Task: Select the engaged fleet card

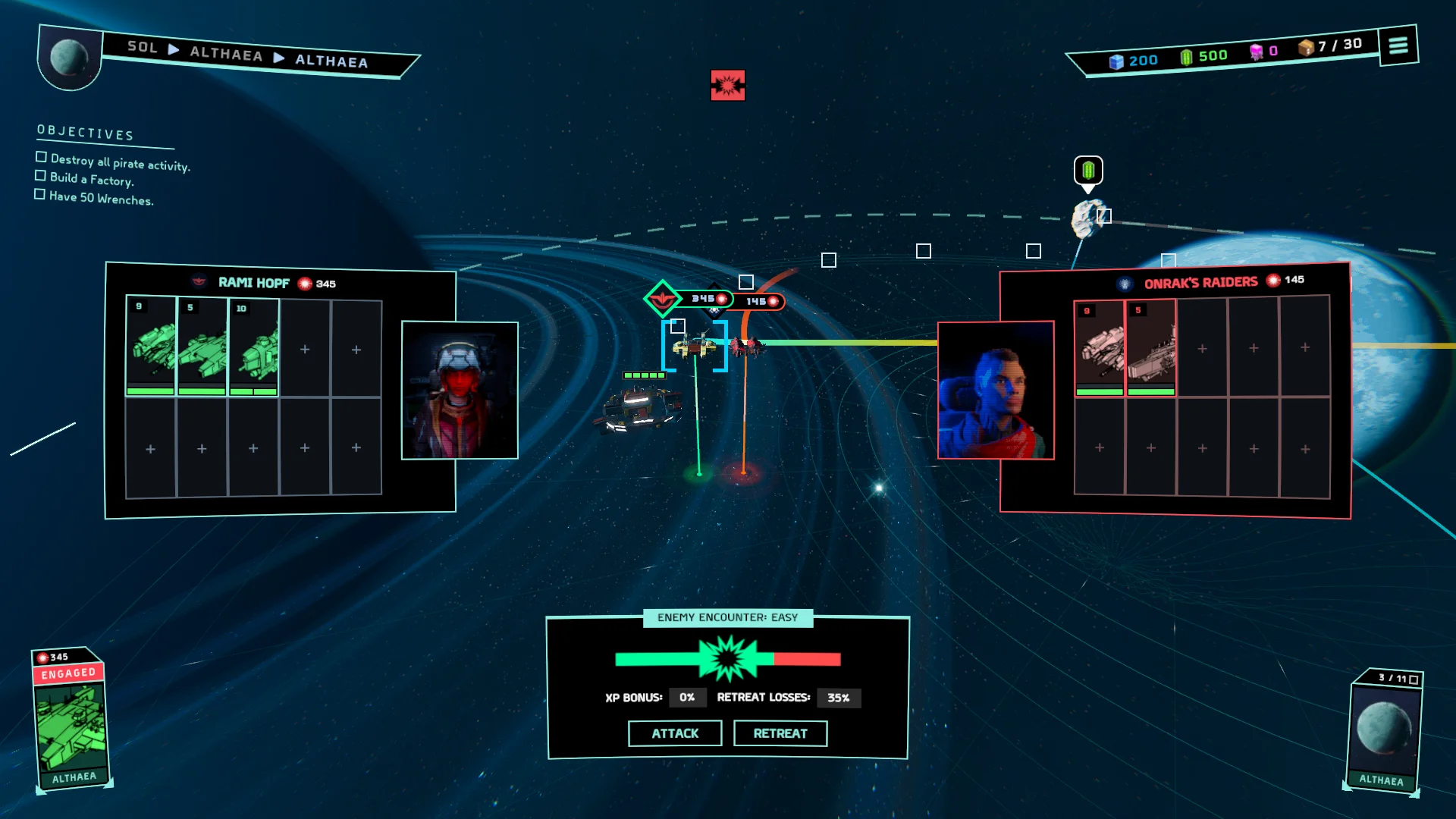Action: point(71,720)
